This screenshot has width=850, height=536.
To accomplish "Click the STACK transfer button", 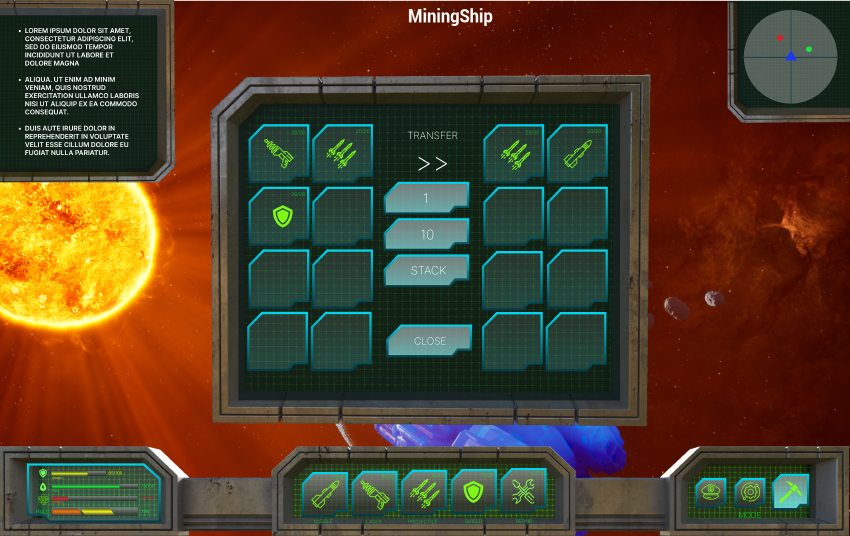I will click(428, 270).
